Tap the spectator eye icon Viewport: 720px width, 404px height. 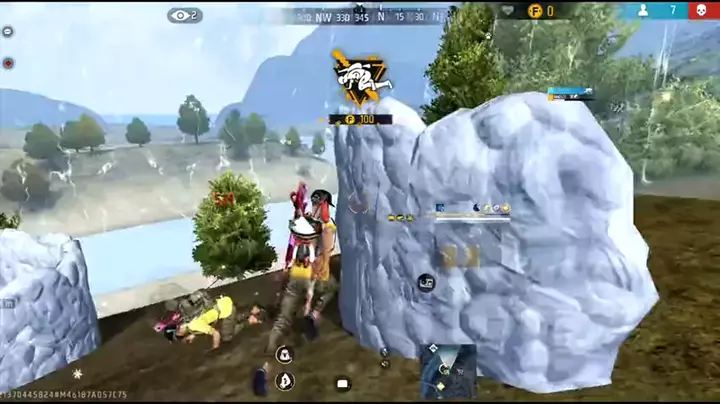coord(184,15)
